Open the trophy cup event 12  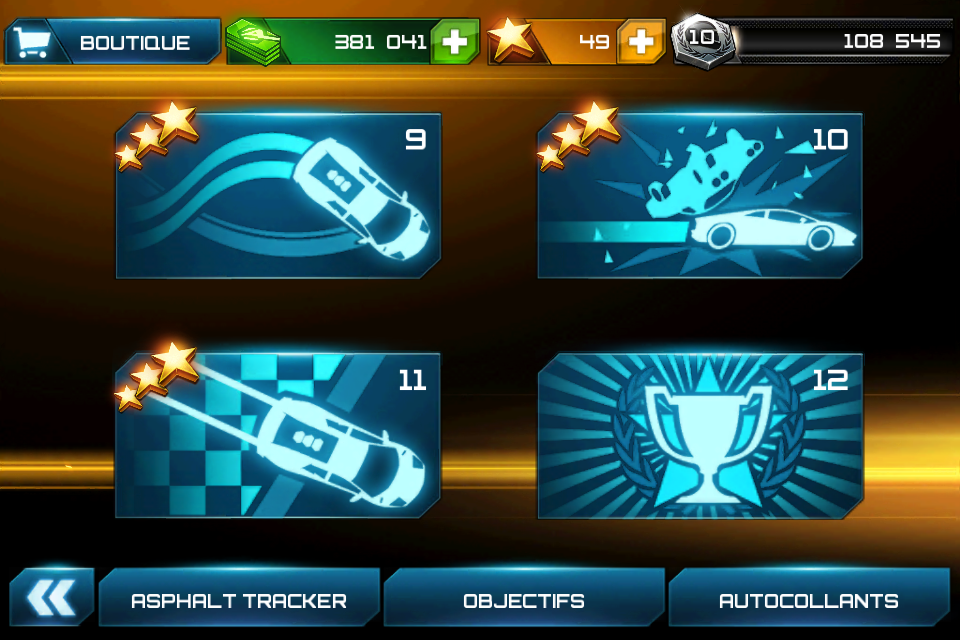[x=700, y=435]
